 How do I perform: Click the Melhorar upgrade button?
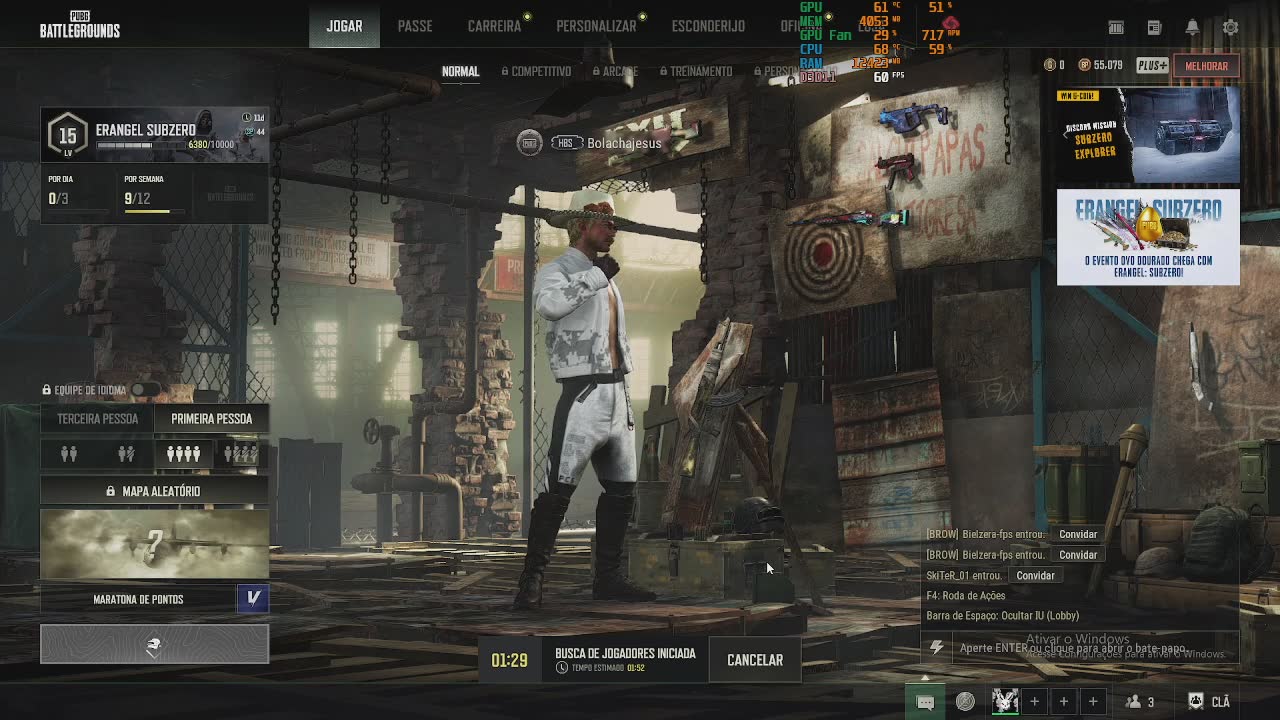pyautogui.click(x=1206, y=66)
